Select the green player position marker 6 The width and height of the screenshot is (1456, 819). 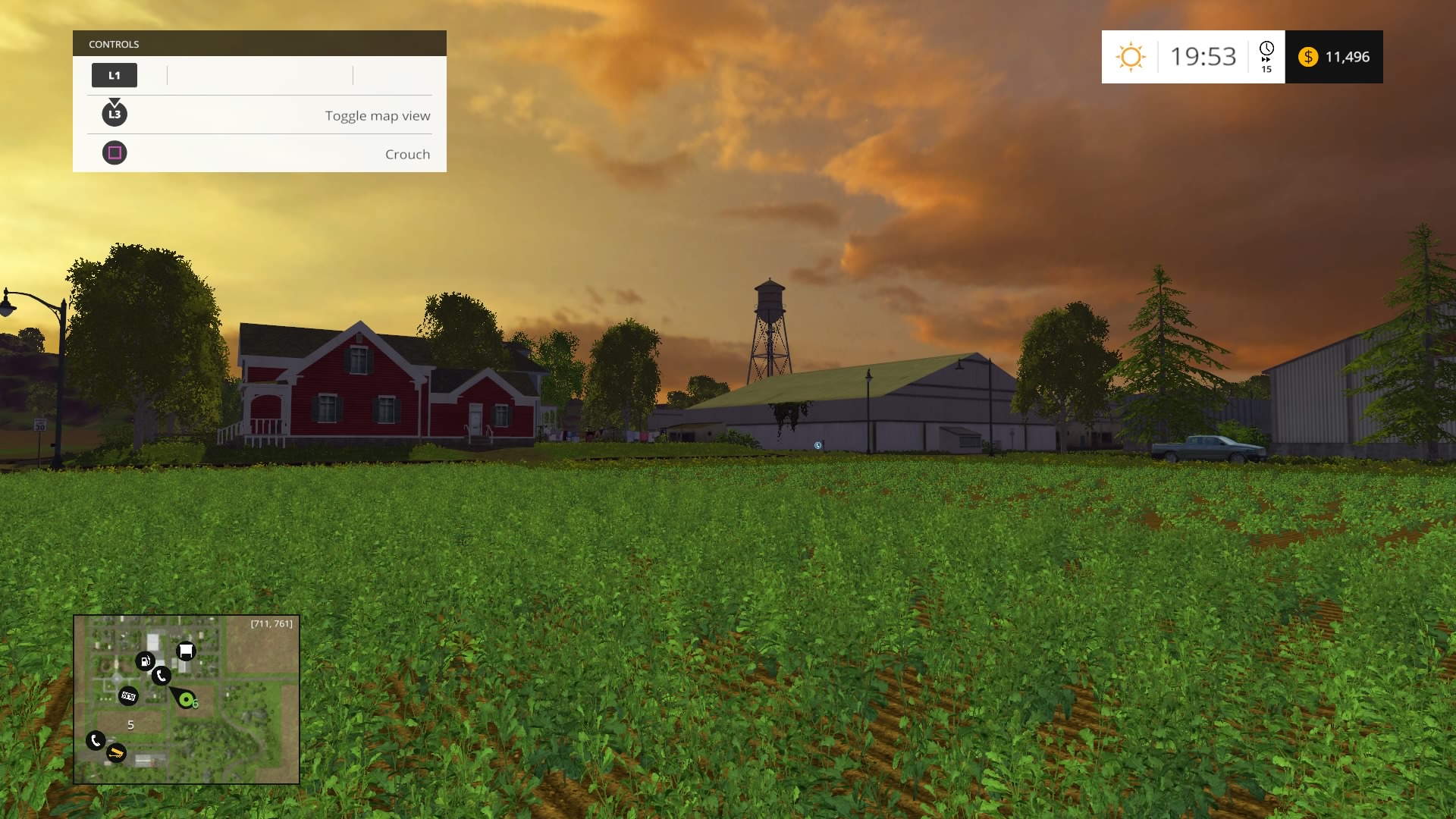(x=187, y=699)
